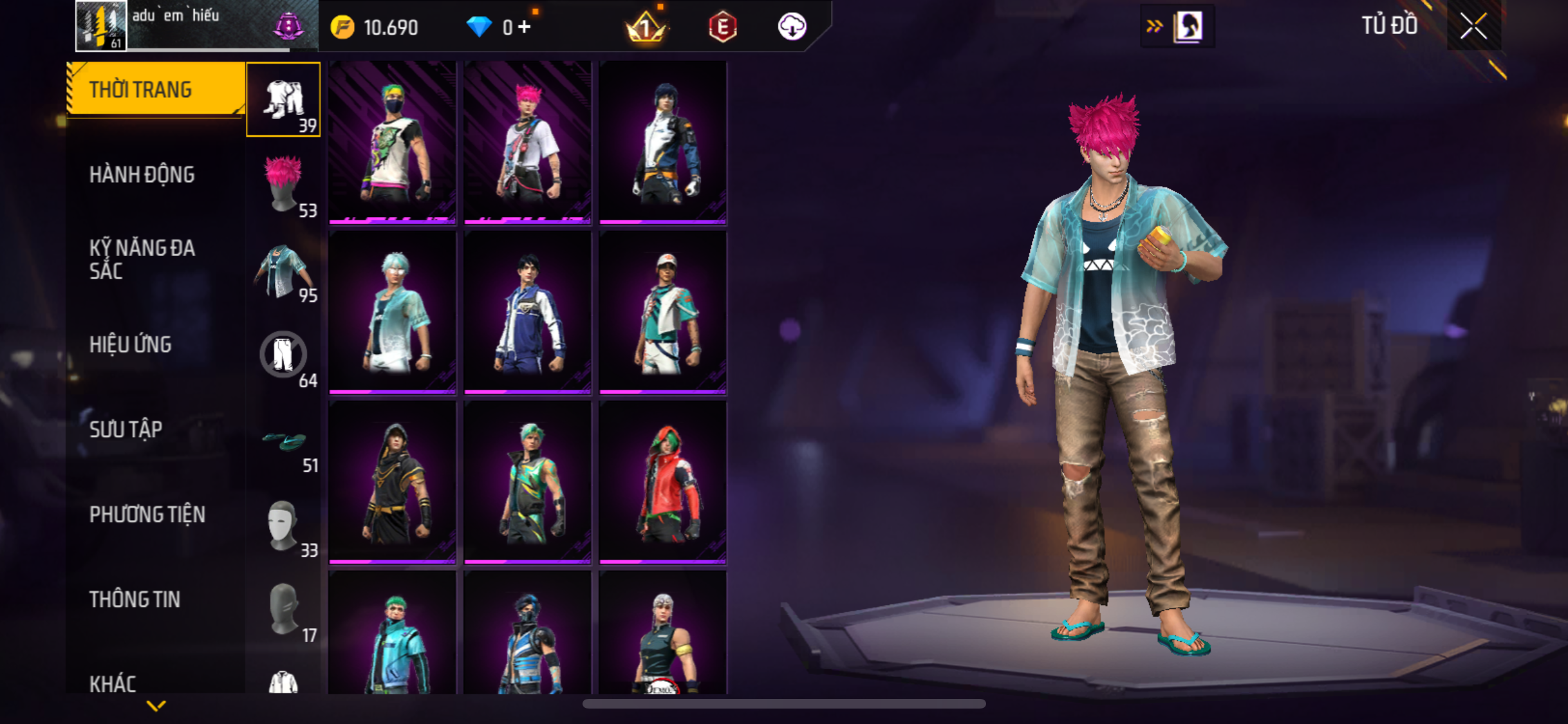Switch to the Hành Động tab

142,174
